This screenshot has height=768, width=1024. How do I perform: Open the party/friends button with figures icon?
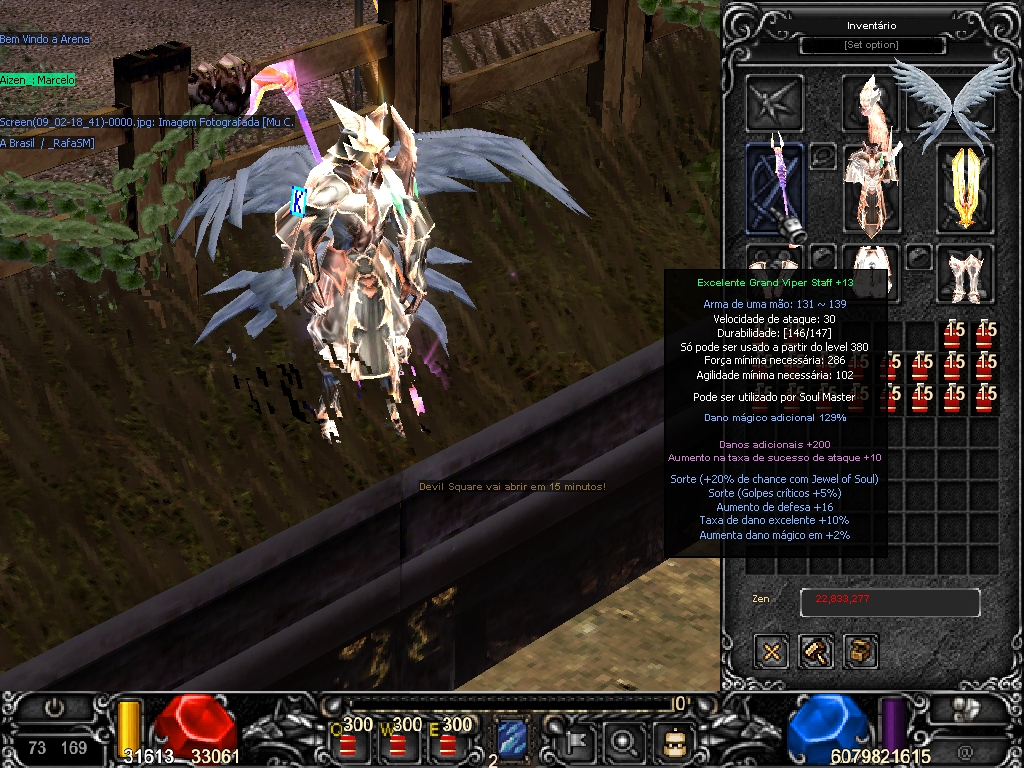(965, 708)
